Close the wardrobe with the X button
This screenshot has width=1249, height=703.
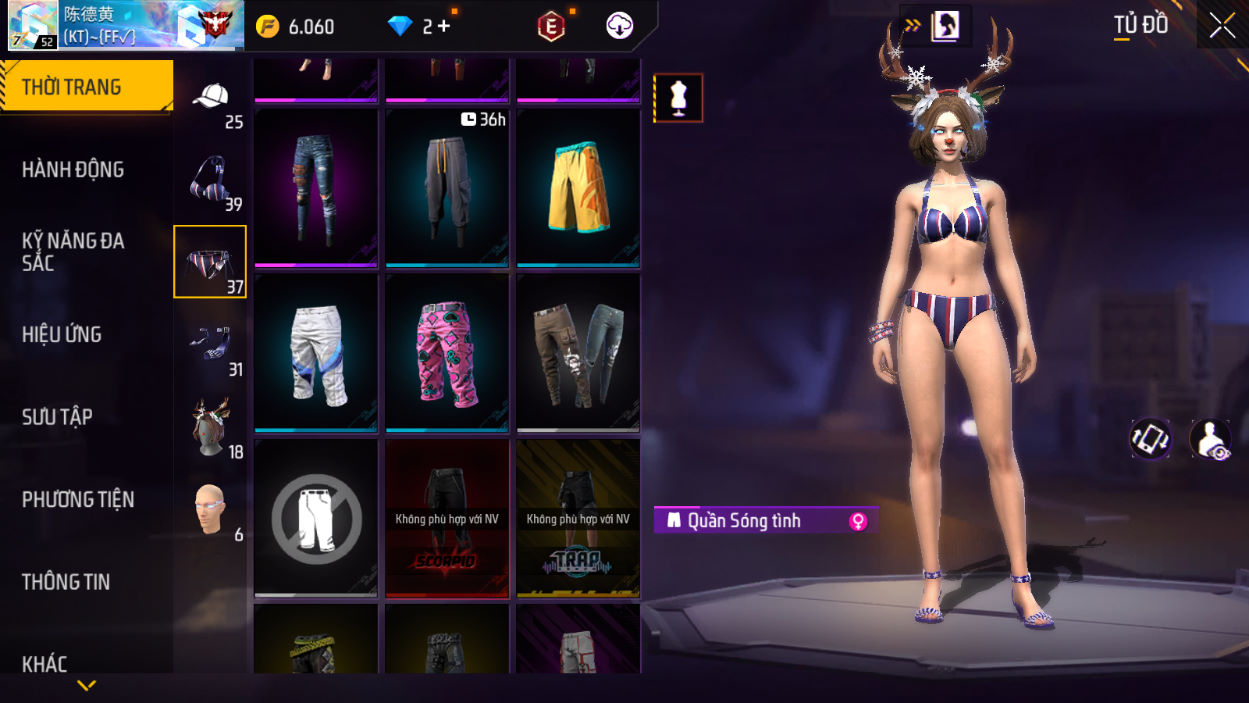click(1222, 26)
